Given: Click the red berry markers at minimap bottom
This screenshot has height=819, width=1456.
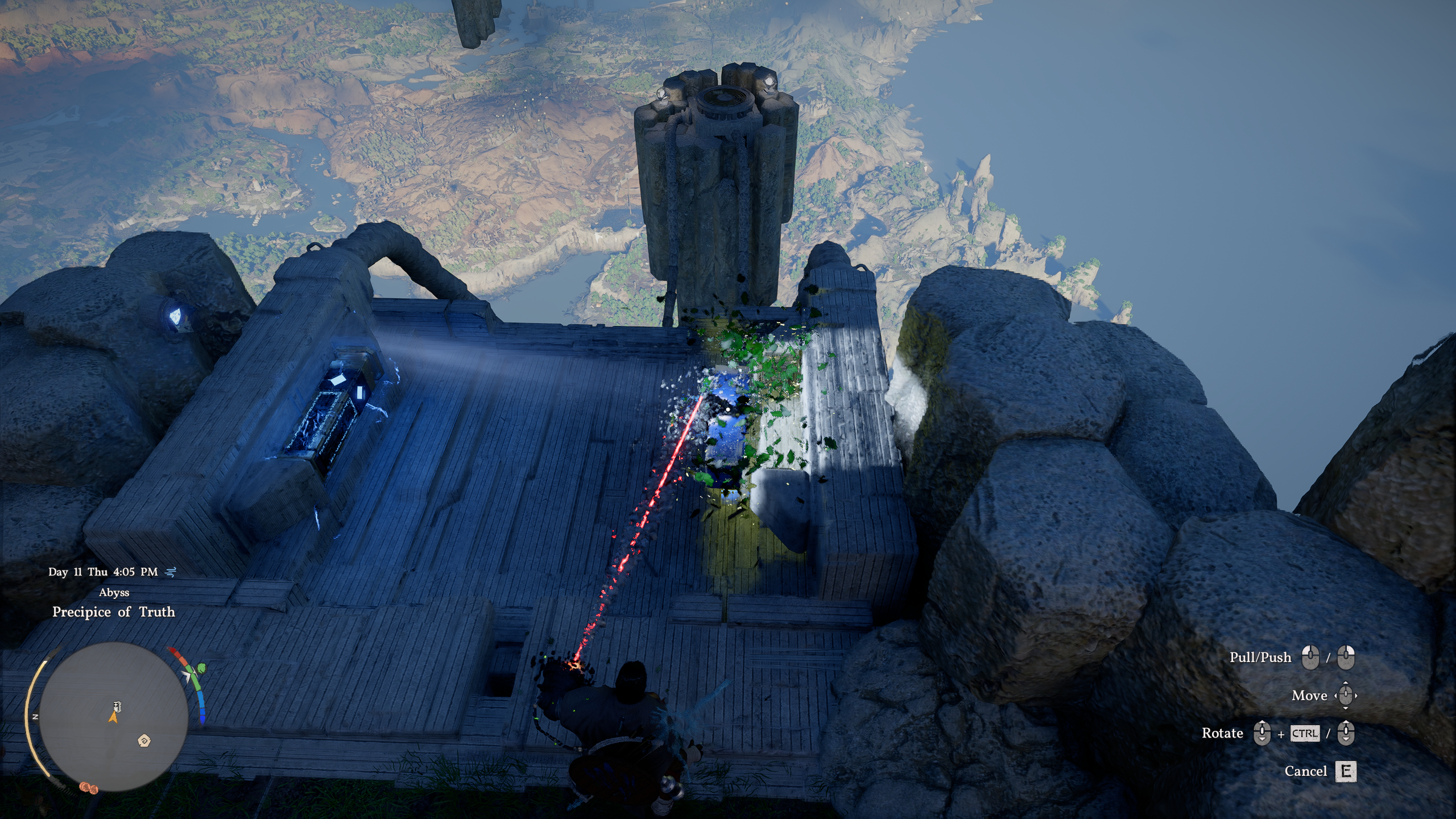Looking at the screenshot, I should pos(89,789).
